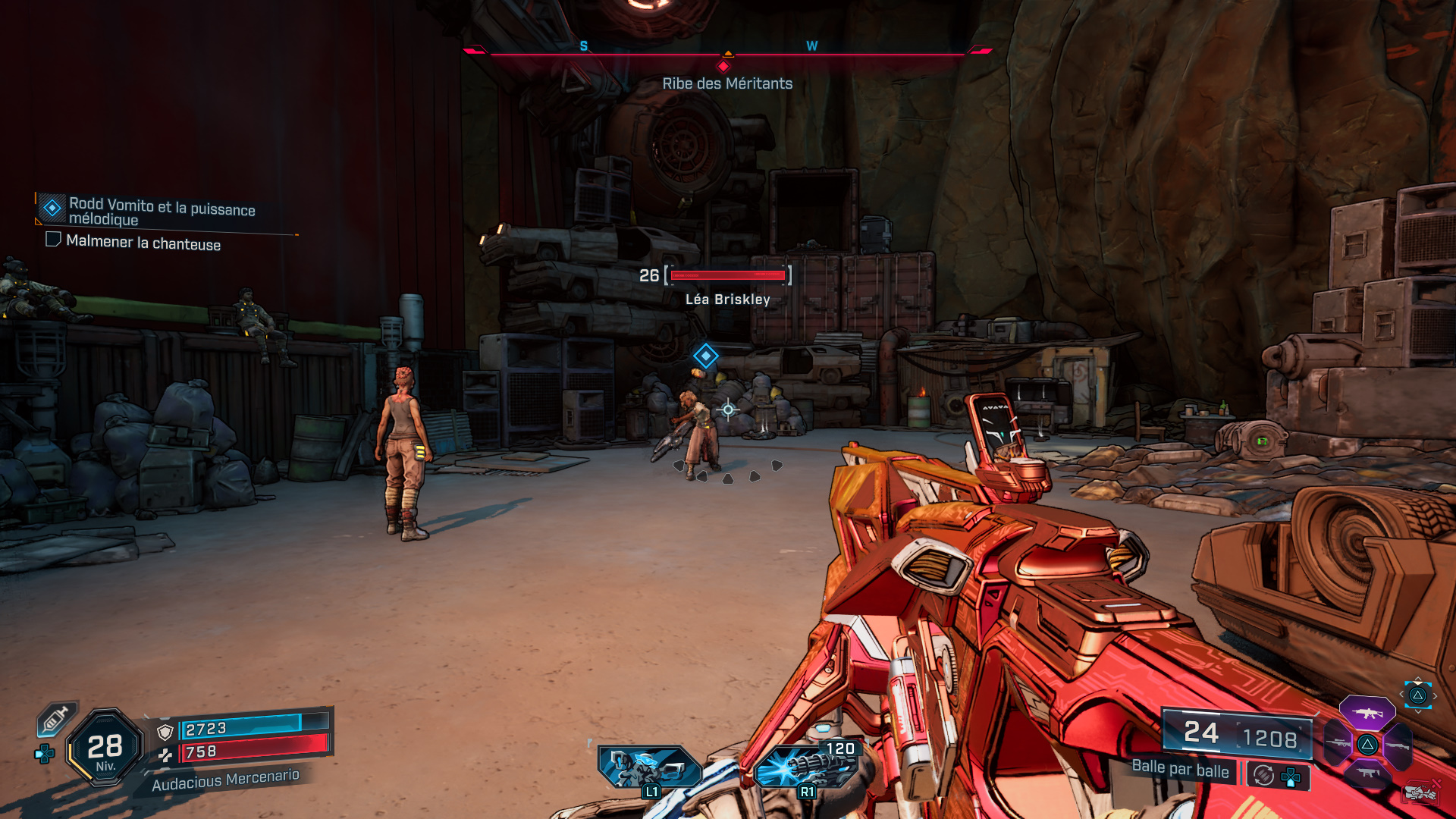Click the Léa Briskley enemy nameplate

[726, 299]
